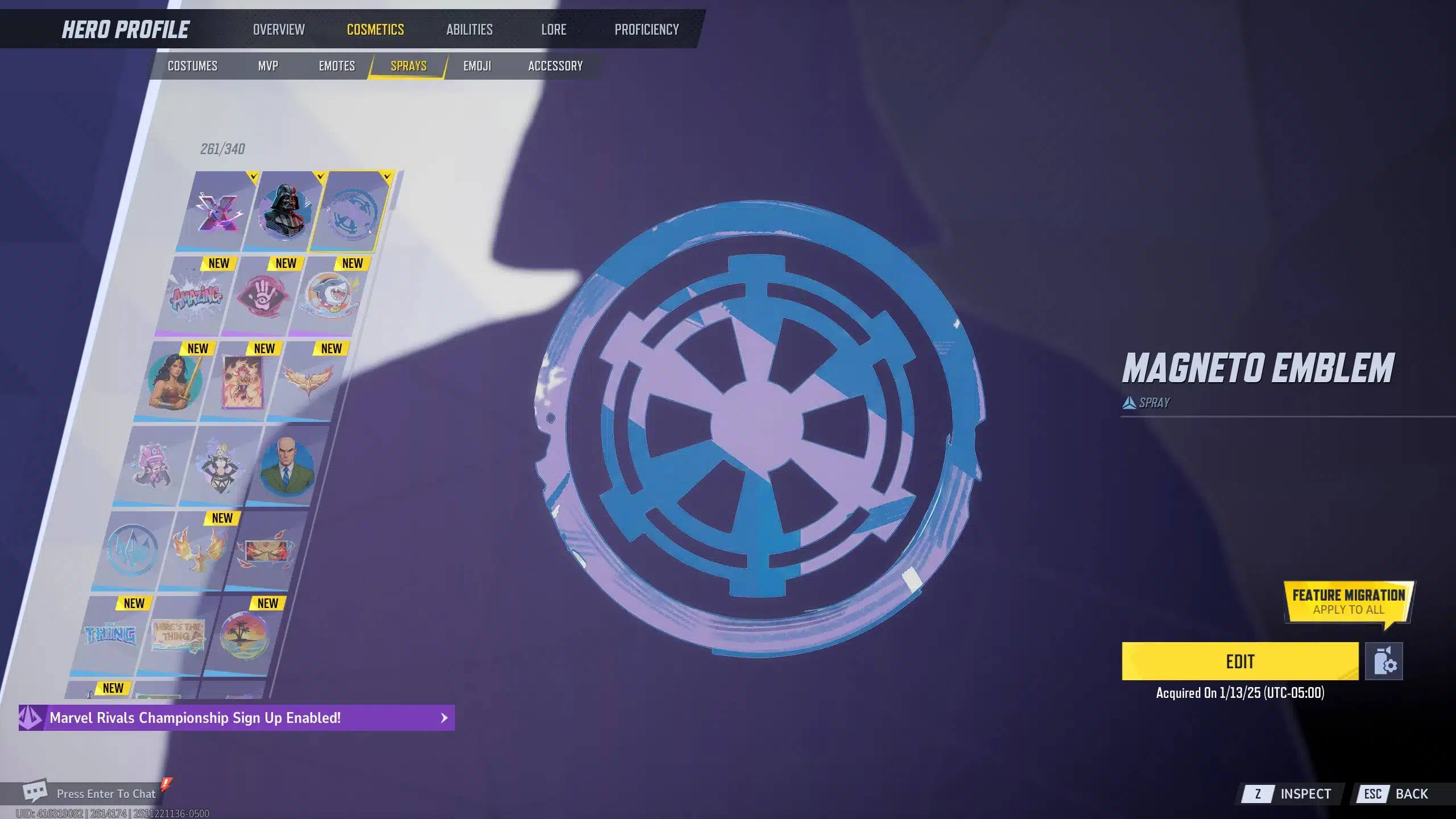Click the Press Enter To Chat box
1456x819 pixels.
106,793
